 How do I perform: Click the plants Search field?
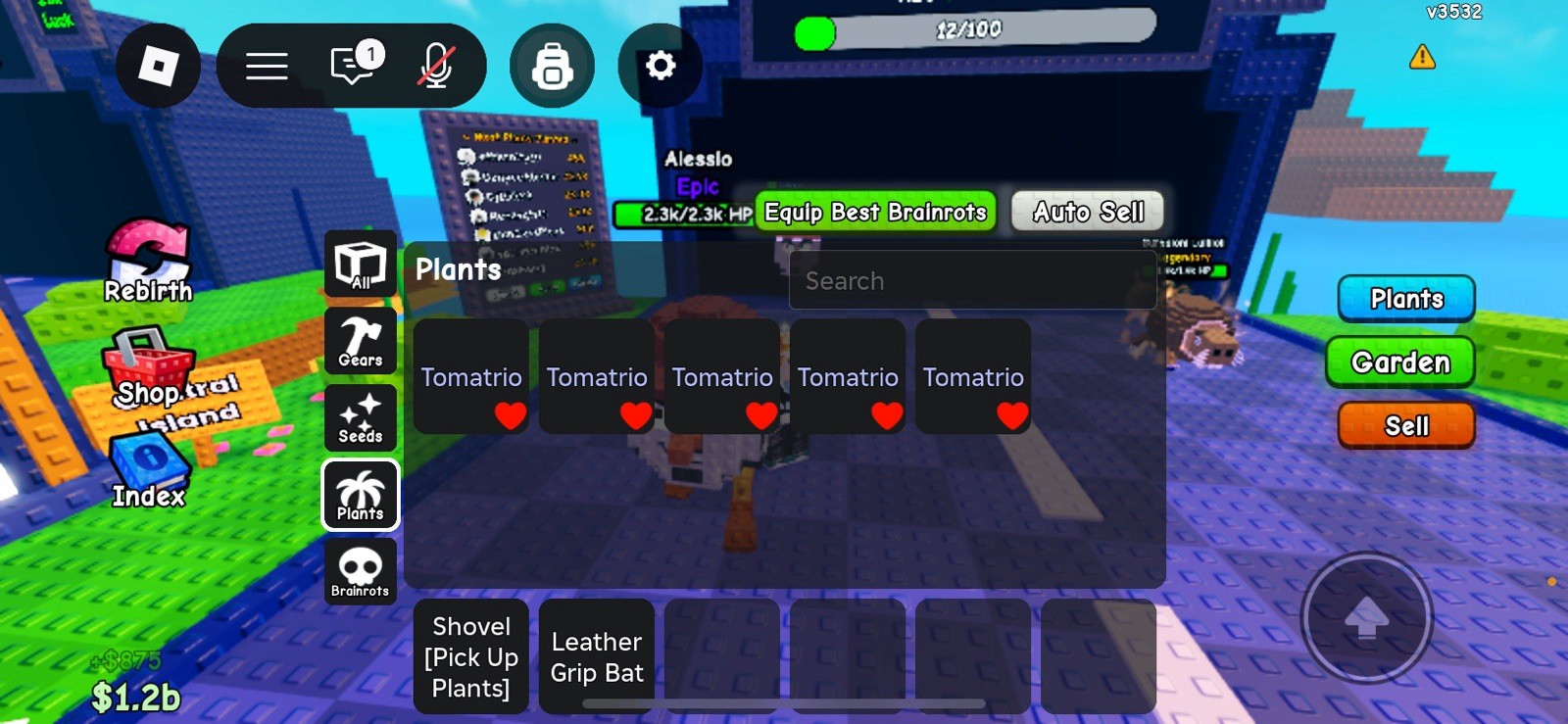click(x=972, y=280)
